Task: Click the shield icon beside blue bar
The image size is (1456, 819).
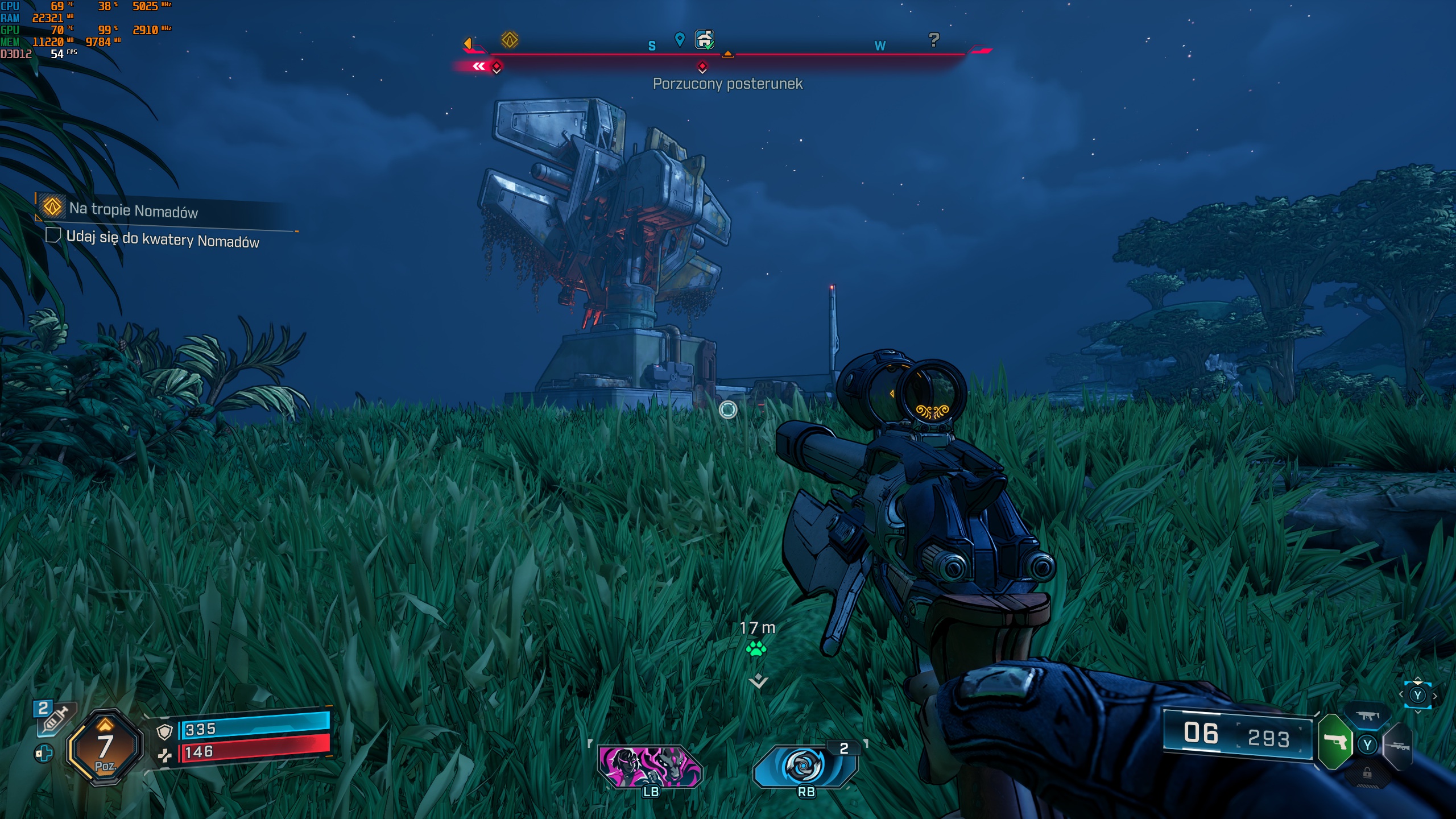Action: (164, 732)
